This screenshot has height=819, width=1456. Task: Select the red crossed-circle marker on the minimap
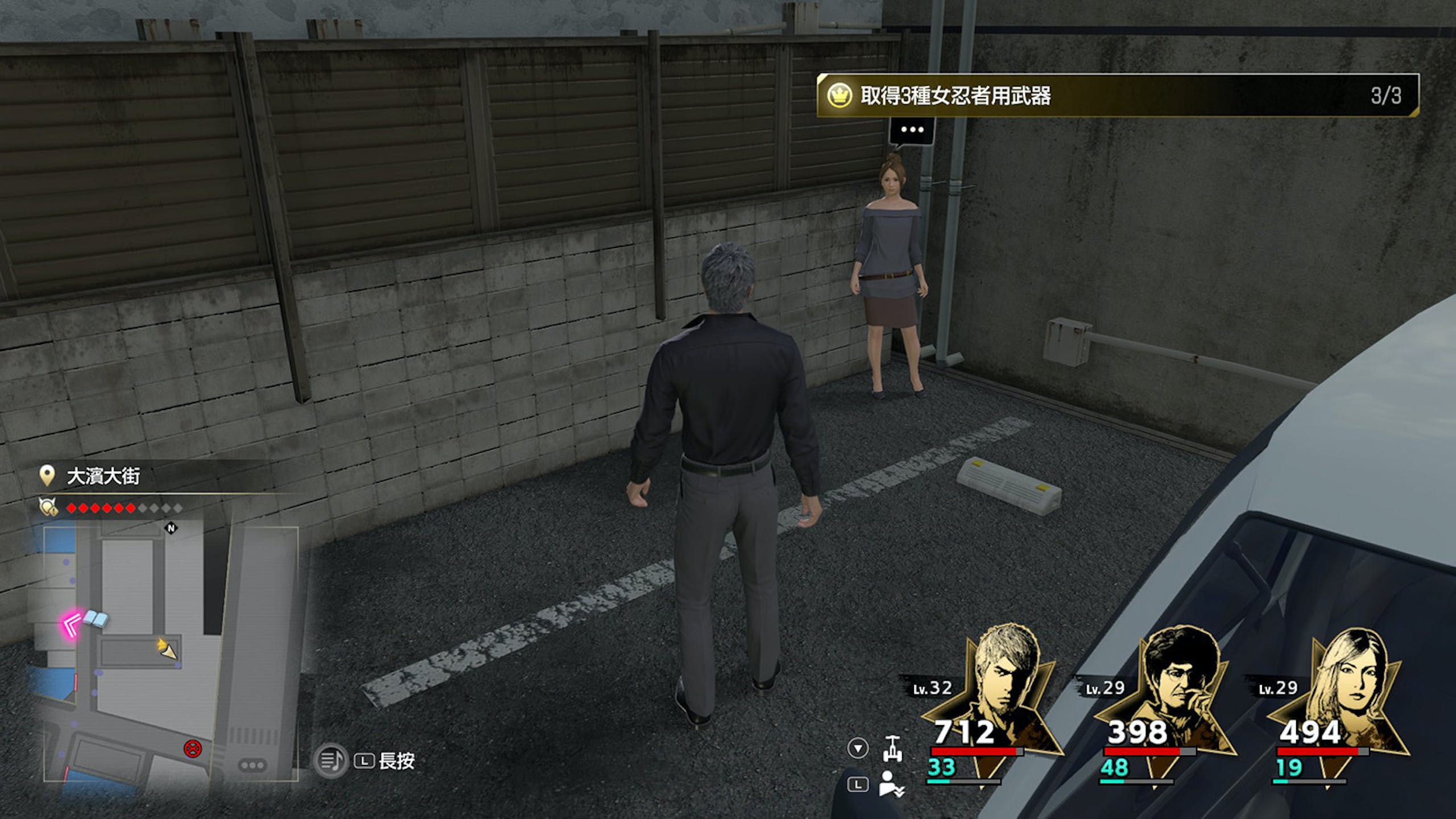click(x=193, y=748)
